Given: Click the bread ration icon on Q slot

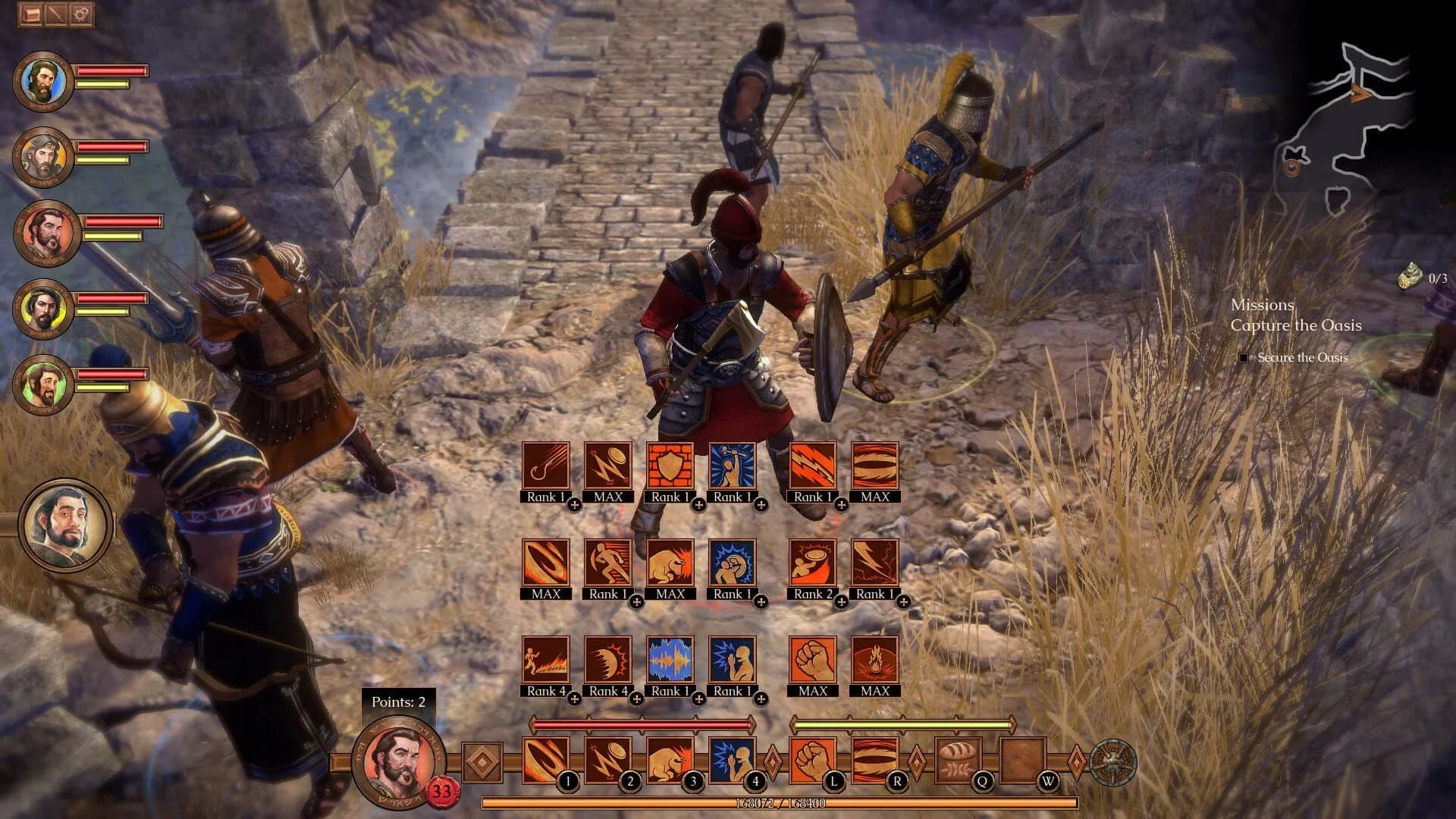Looking at the screenshot, I should point(958,758).
